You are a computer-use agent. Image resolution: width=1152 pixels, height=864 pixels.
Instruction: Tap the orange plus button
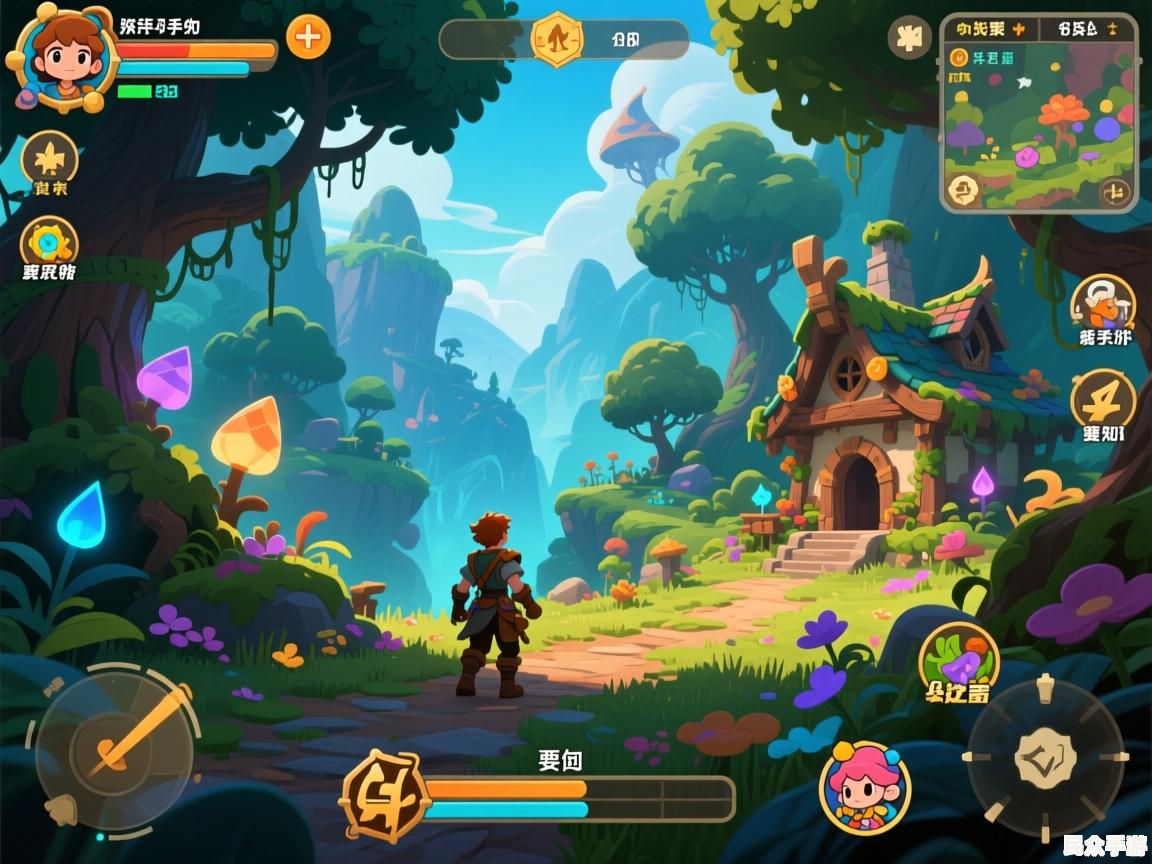pos(308,38)
